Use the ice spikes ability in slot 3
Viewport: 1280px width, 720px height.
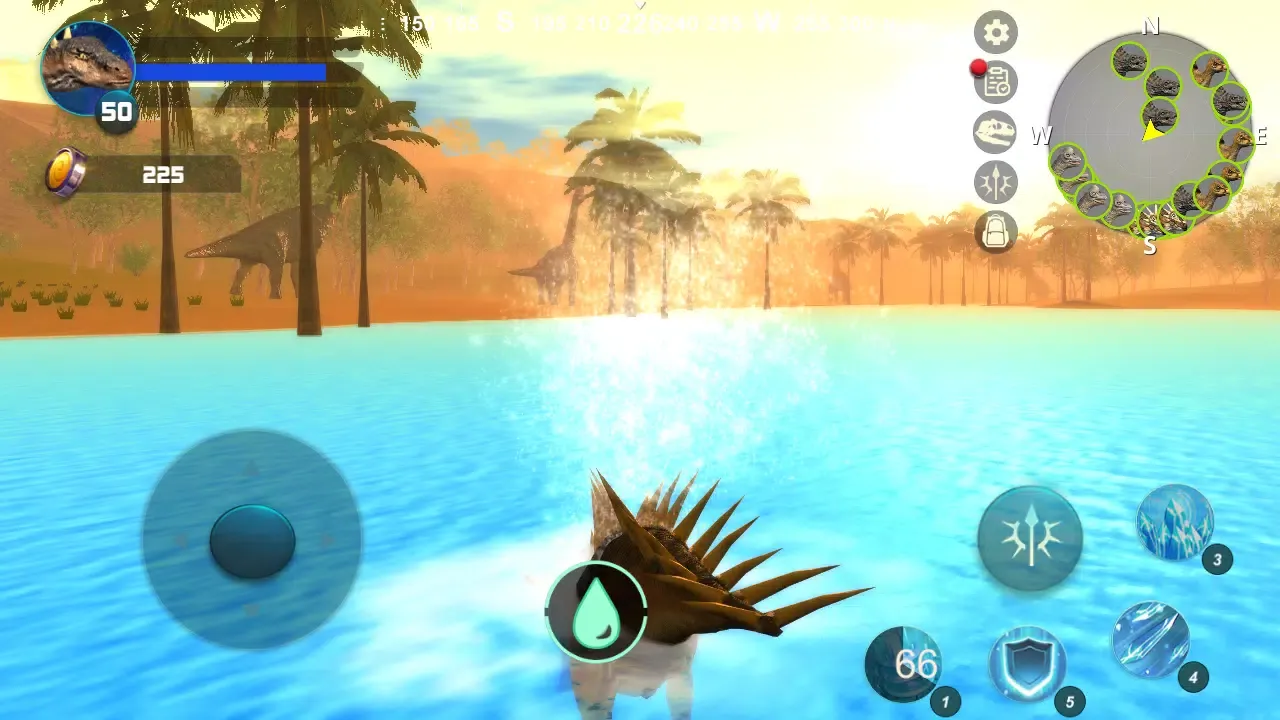pos(1173,522)
